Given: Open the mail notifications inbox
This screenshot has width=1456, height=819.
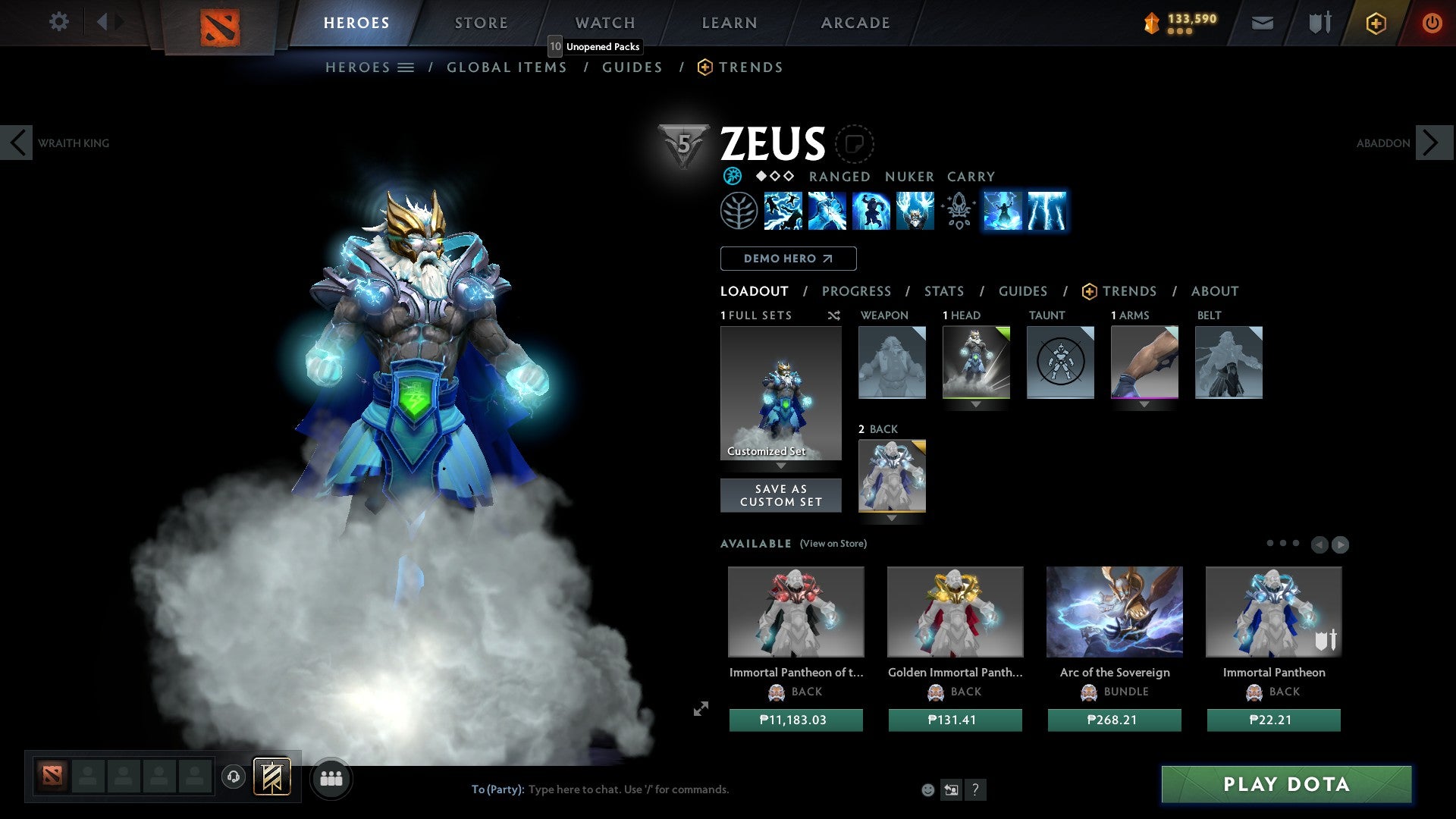Looking at the screenshot, I should point(1262,23).
